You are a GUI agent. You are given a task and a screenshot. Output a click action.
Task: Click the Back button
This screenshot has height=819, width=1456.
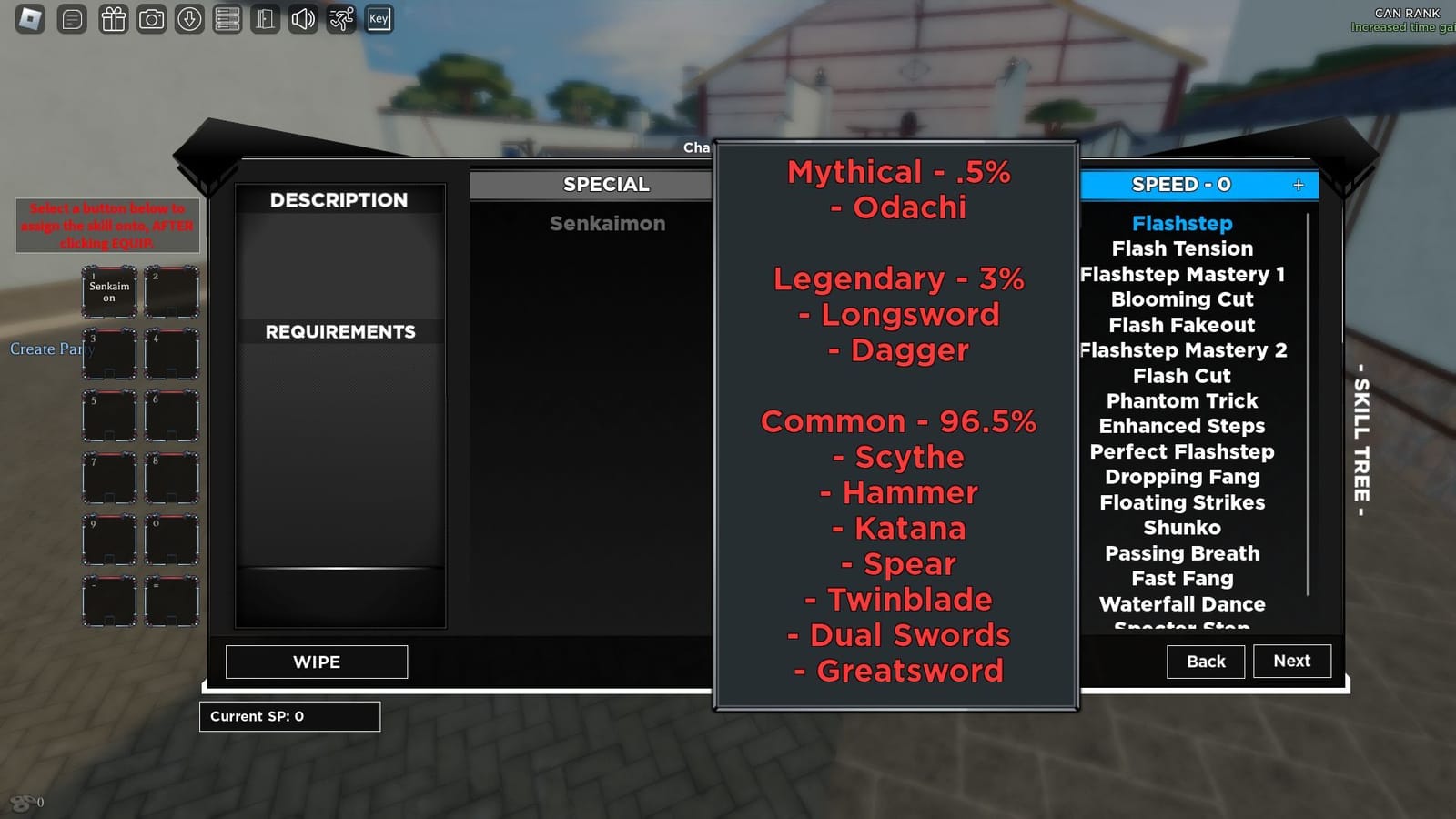pyautogui.click(x=1205, y=662)
